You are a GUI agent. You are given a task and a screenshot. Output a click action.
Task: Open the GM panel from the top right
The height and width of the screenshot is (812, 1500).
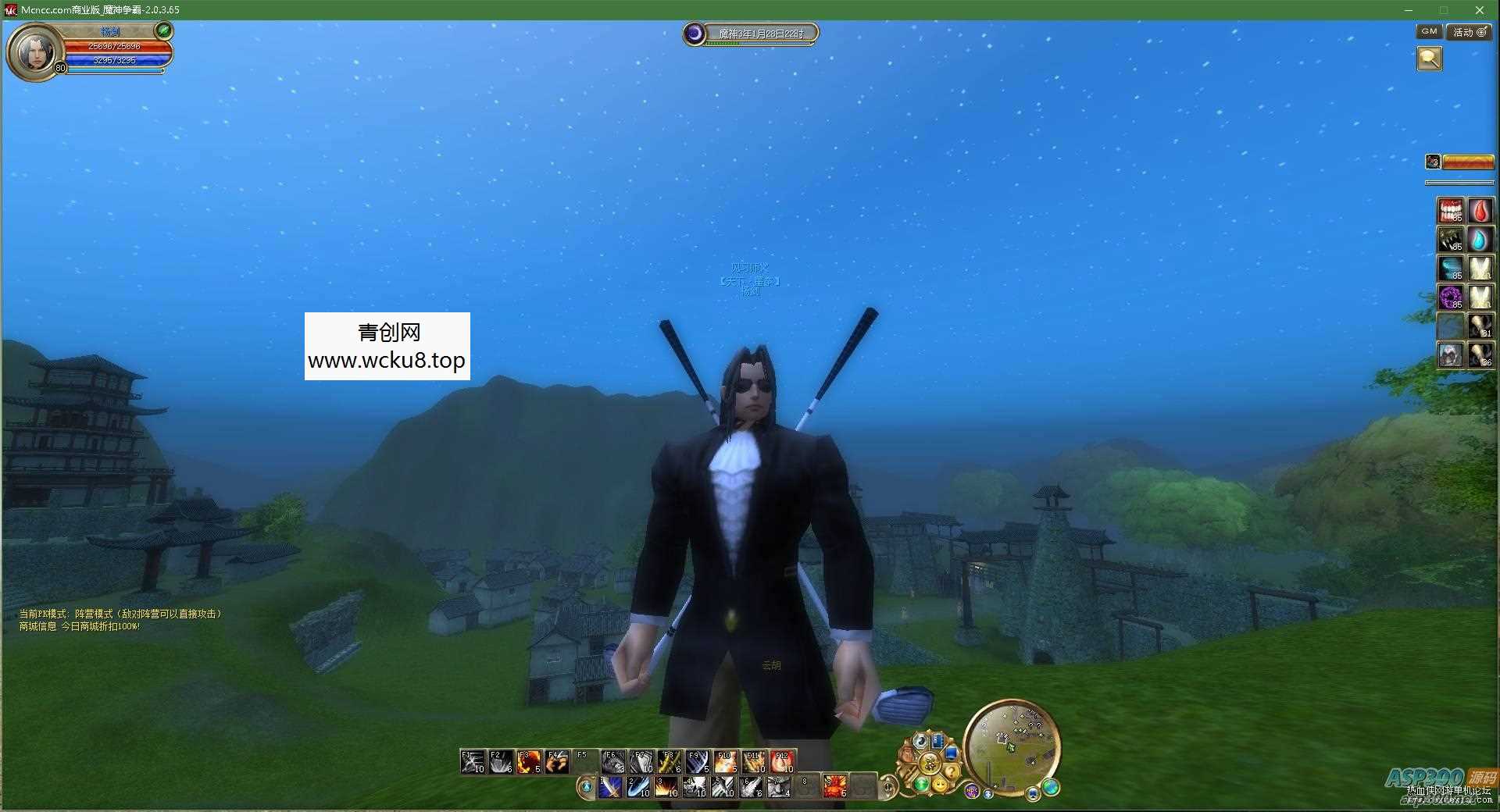(1428, 32)
